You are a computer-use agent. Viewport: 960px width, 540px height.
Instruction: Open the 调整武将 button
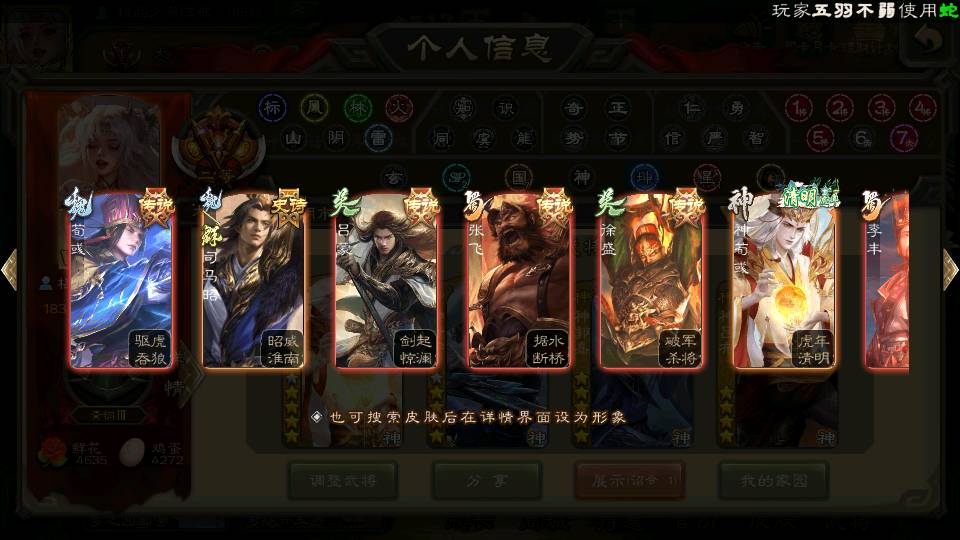(341, 481)
